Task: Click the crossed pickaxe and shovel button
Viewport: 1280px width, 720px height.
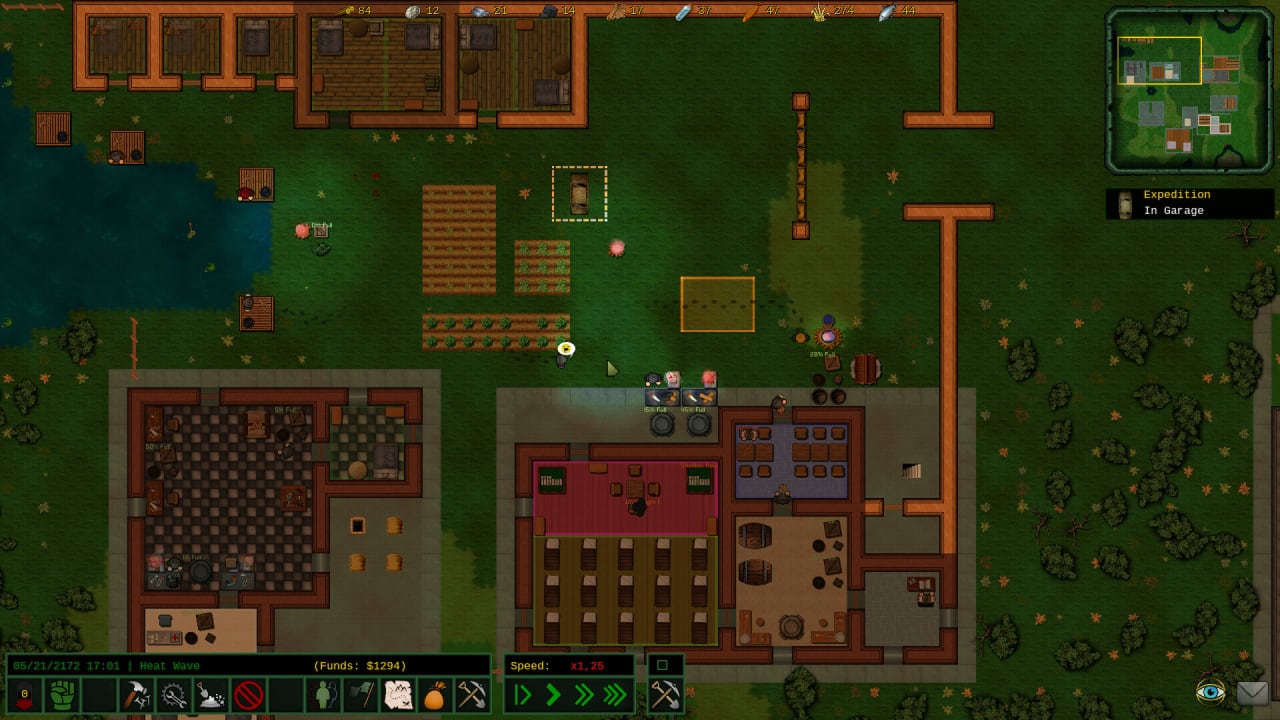Action: (472, 694)
